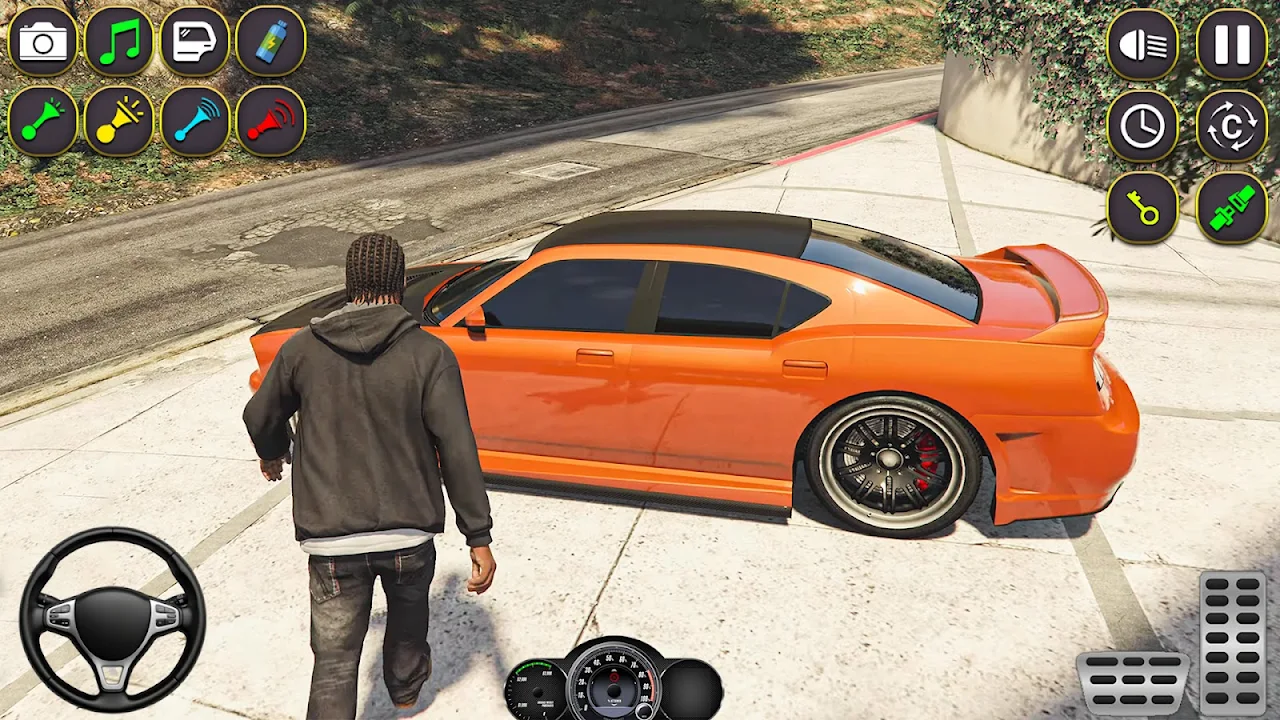The width and height of the screenshot is (1280, 720).
Task: Trigger the red siren horn
Action: coord(271,121)
